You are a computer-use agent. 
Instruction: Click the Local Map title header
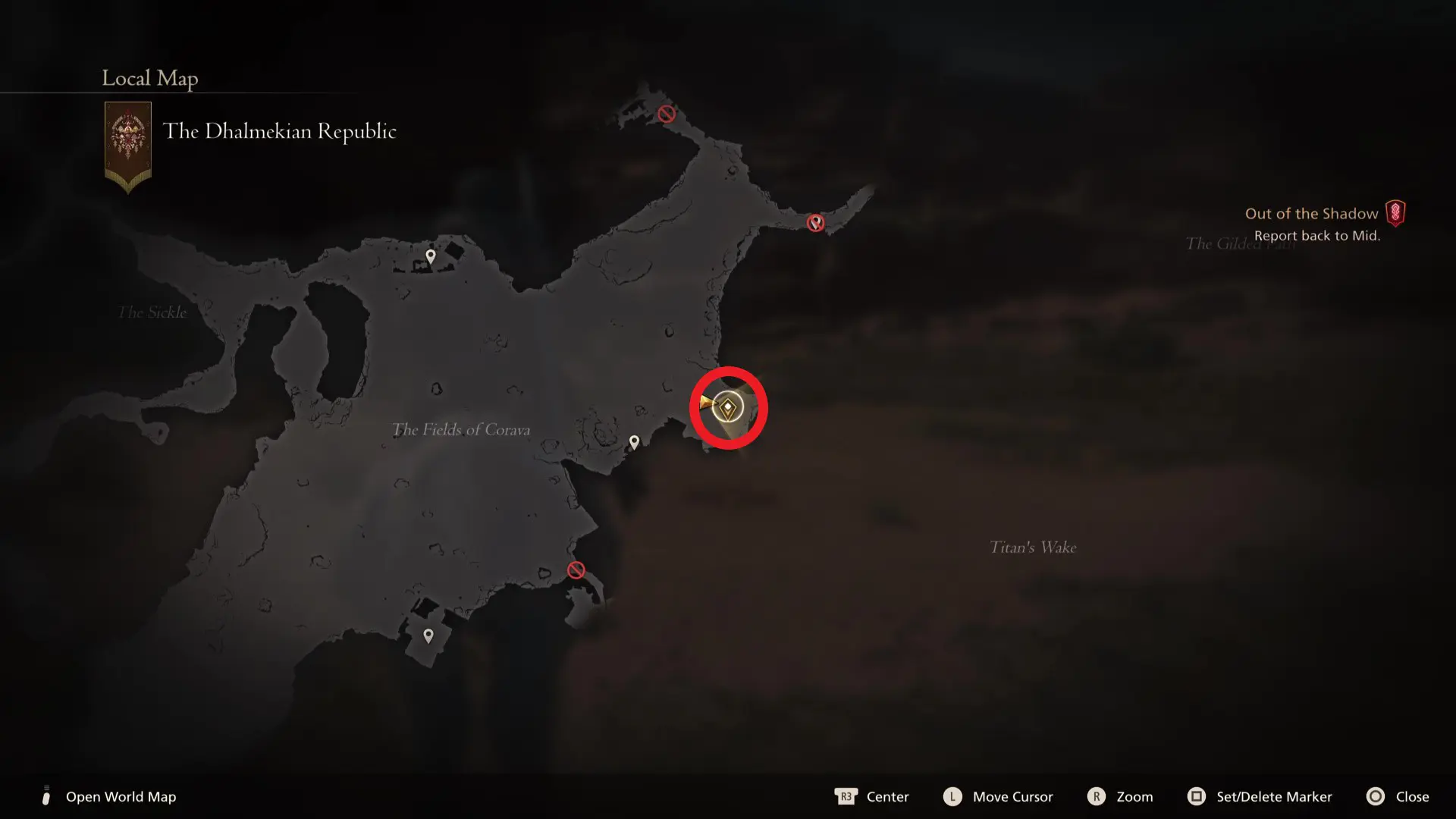(149, 78)
